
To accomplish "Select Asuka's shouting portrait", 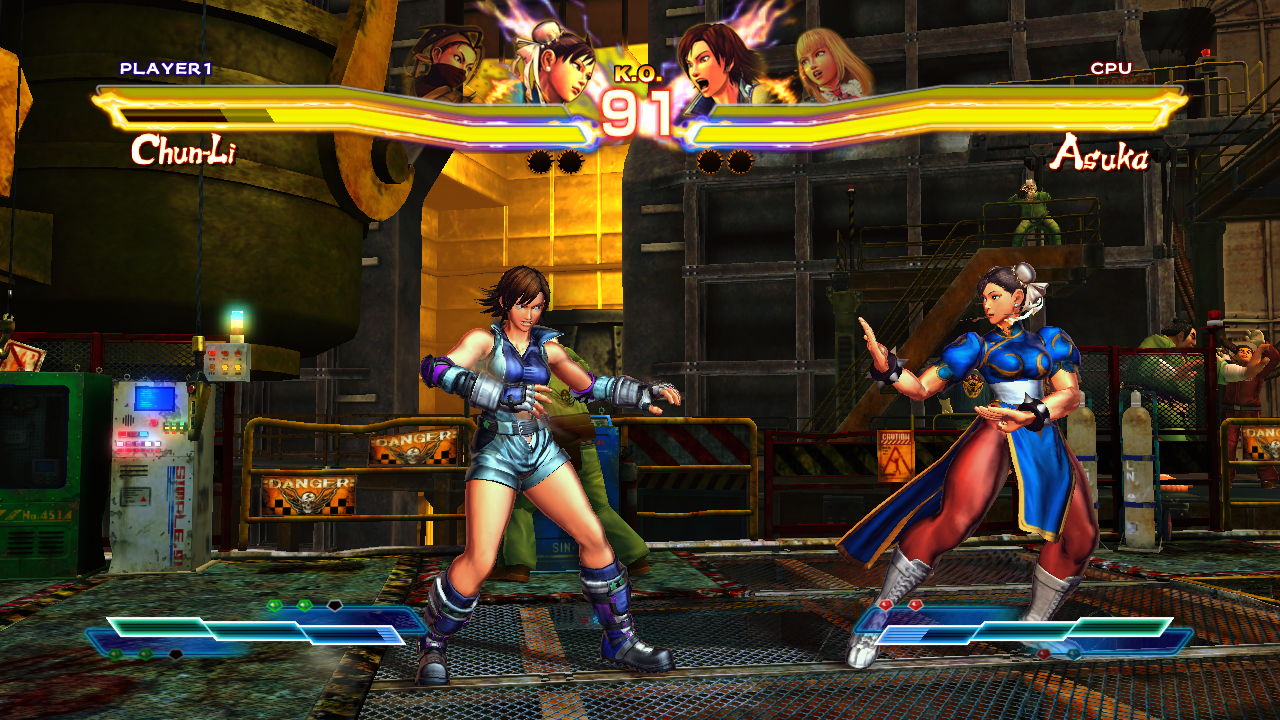I will (x=715, y=62).
